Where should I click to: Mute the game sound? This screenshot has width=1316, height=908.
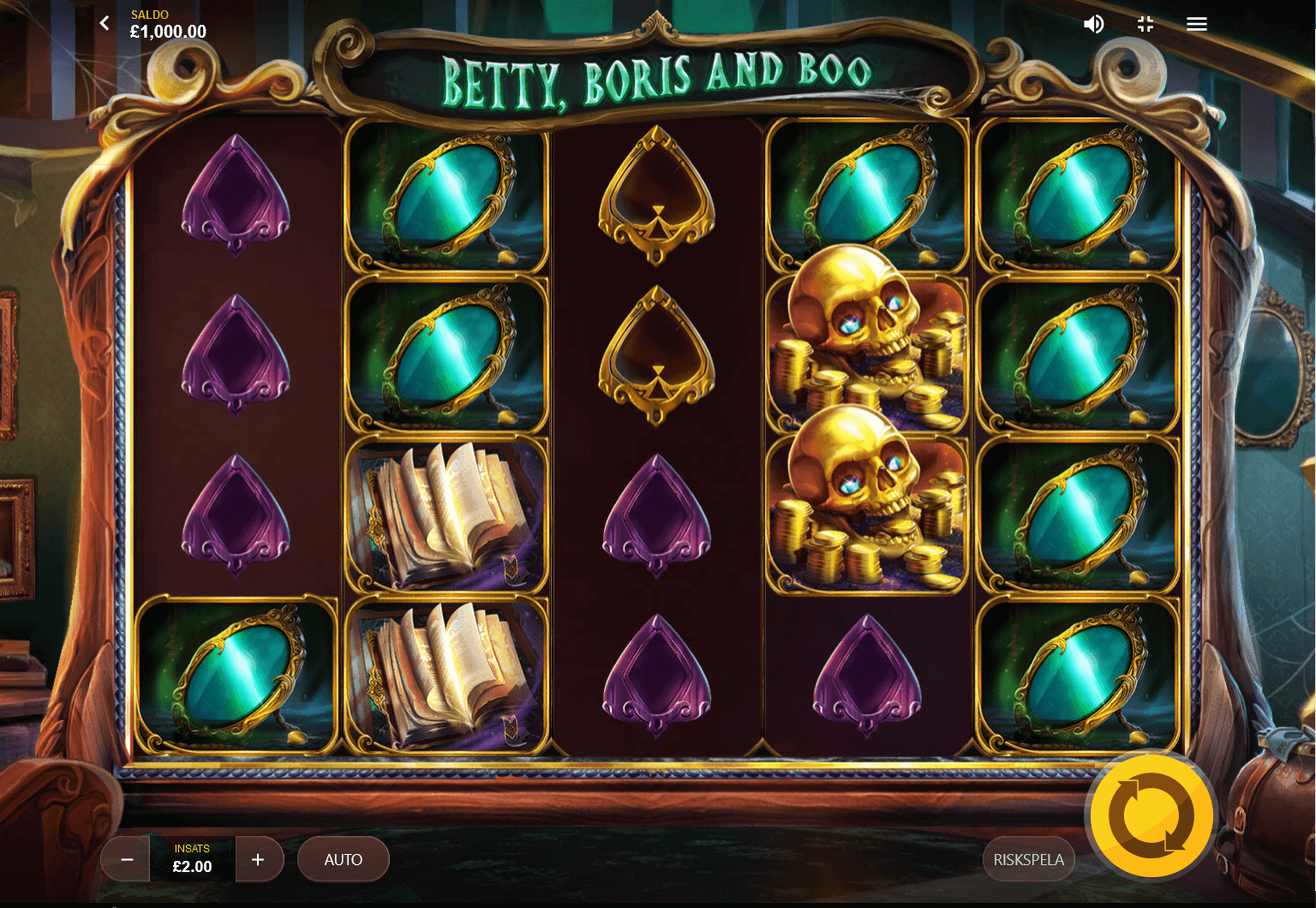(1093, 23)
